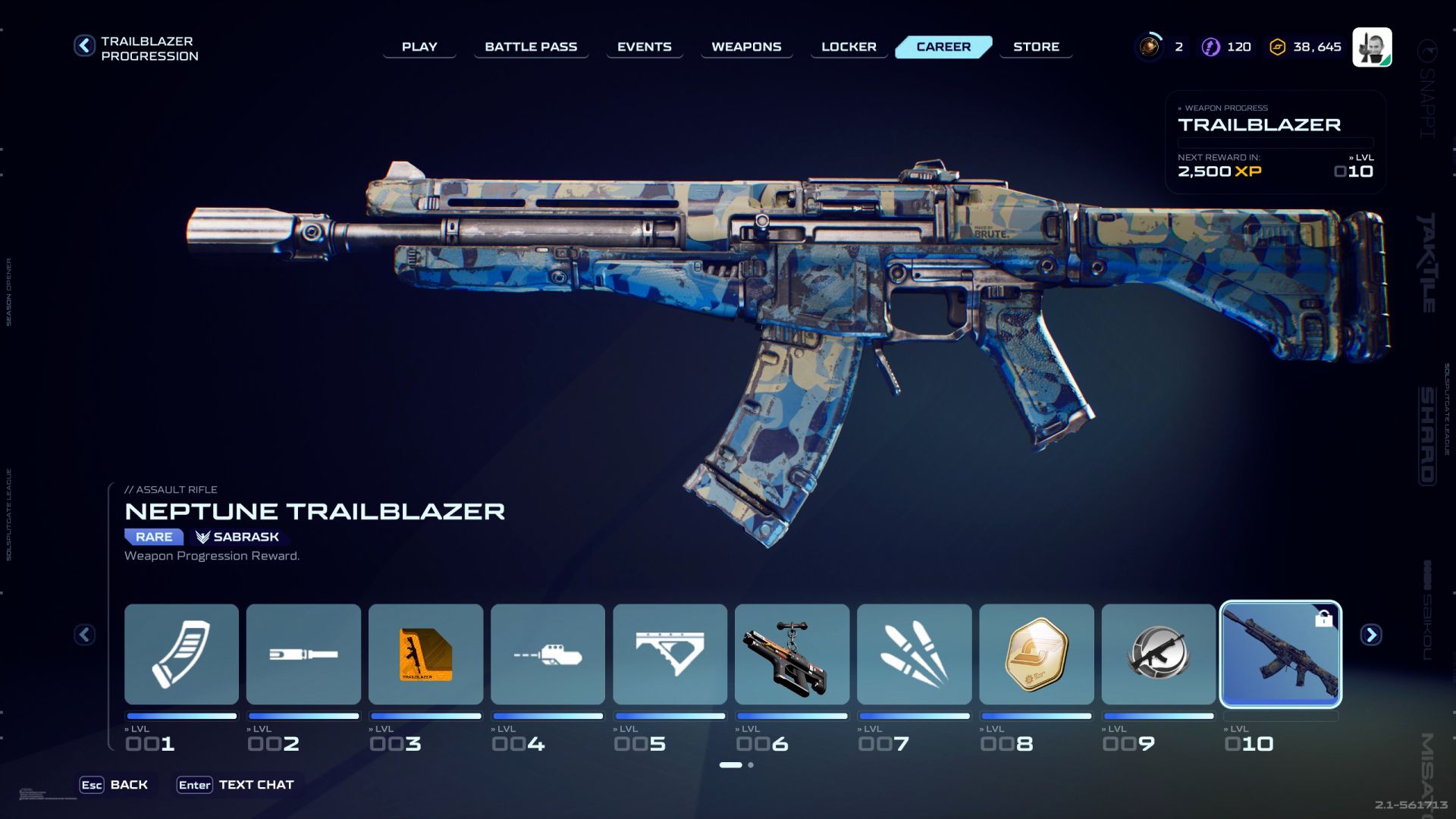Click the level 10 XP progress bar
This screenshot has height=819, width=1456.
pos(1282,715)
